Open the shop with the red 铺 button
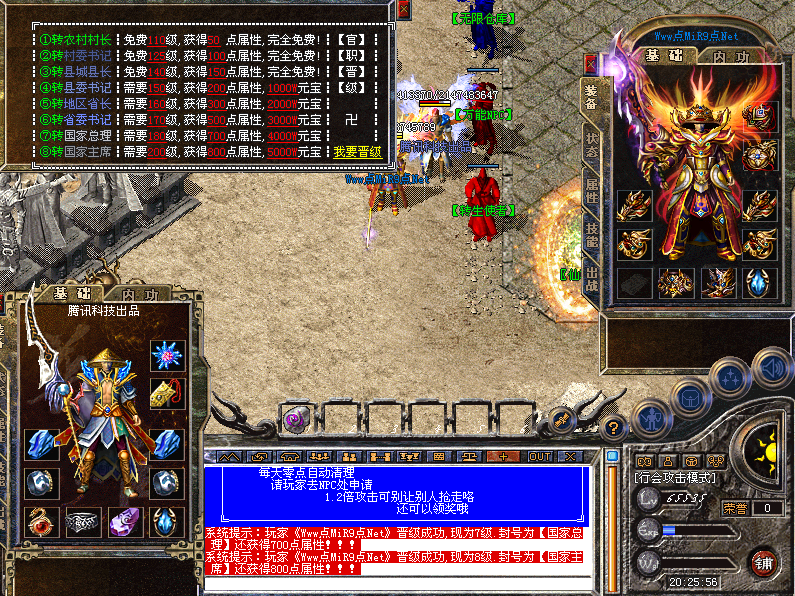795x596 pixels. 764,561
